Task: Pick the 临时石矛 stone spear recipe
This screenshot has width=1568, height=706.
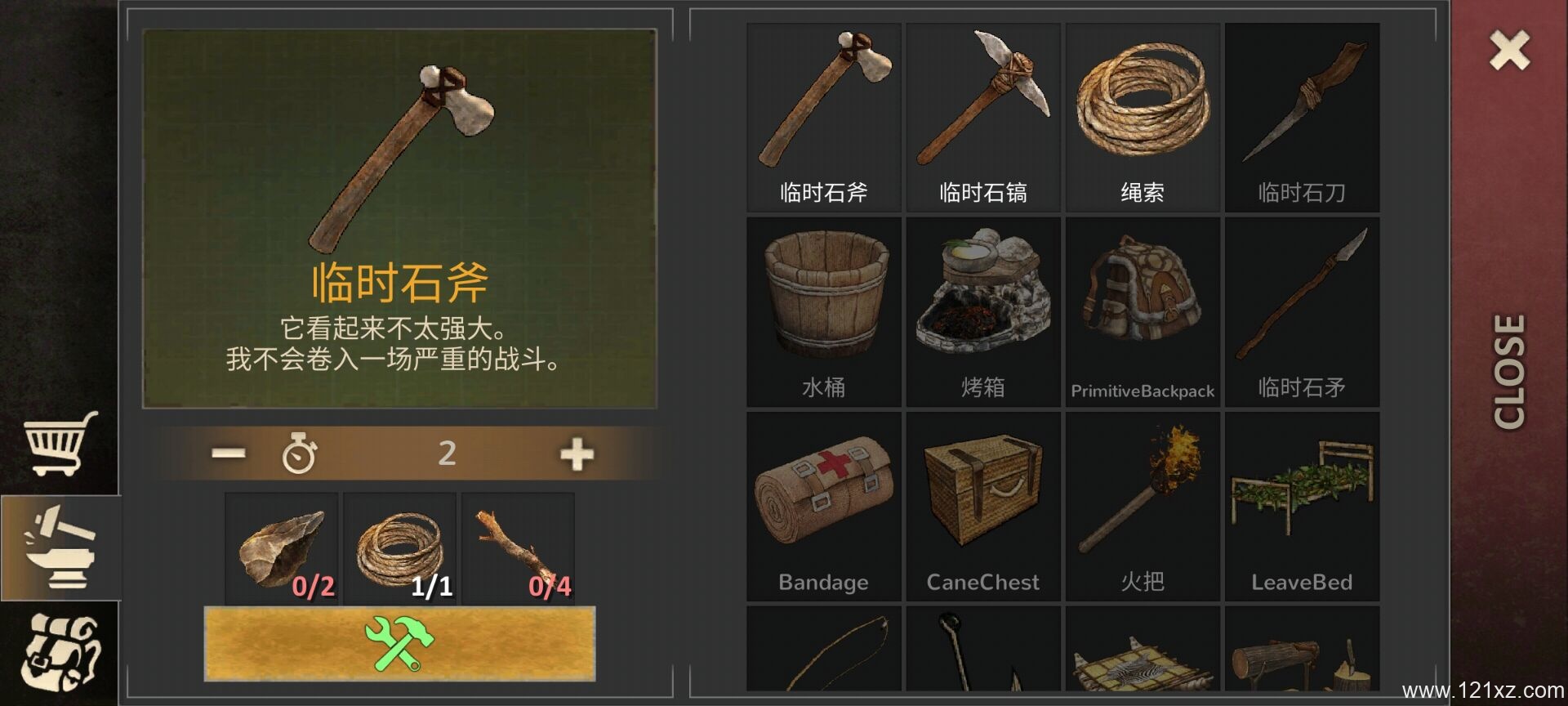Action: point(1302,312)
